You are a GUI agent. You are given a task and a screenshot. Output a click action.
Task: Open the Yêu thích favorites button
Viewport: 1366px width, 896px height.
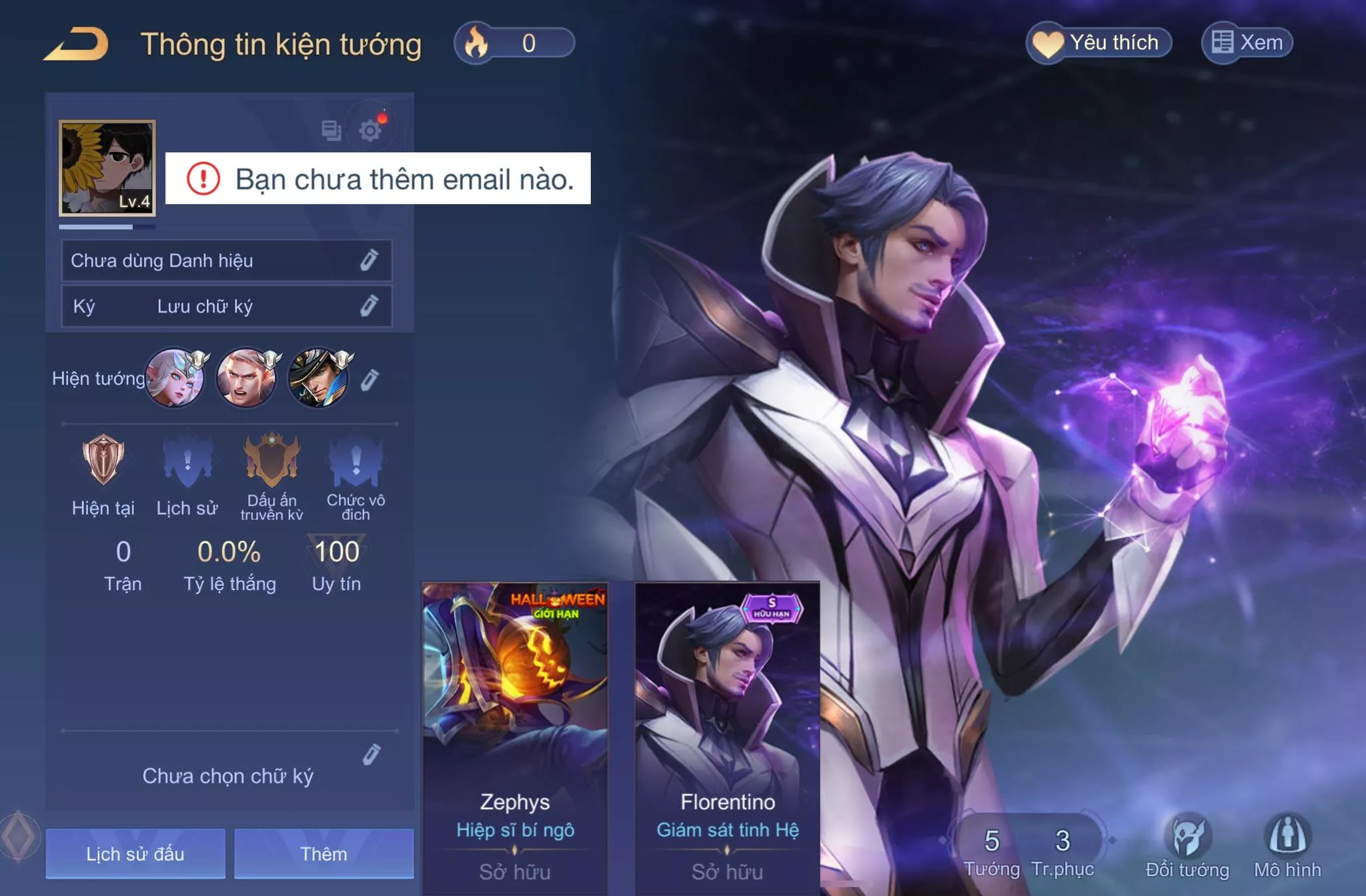click(x=1099, y=43)
